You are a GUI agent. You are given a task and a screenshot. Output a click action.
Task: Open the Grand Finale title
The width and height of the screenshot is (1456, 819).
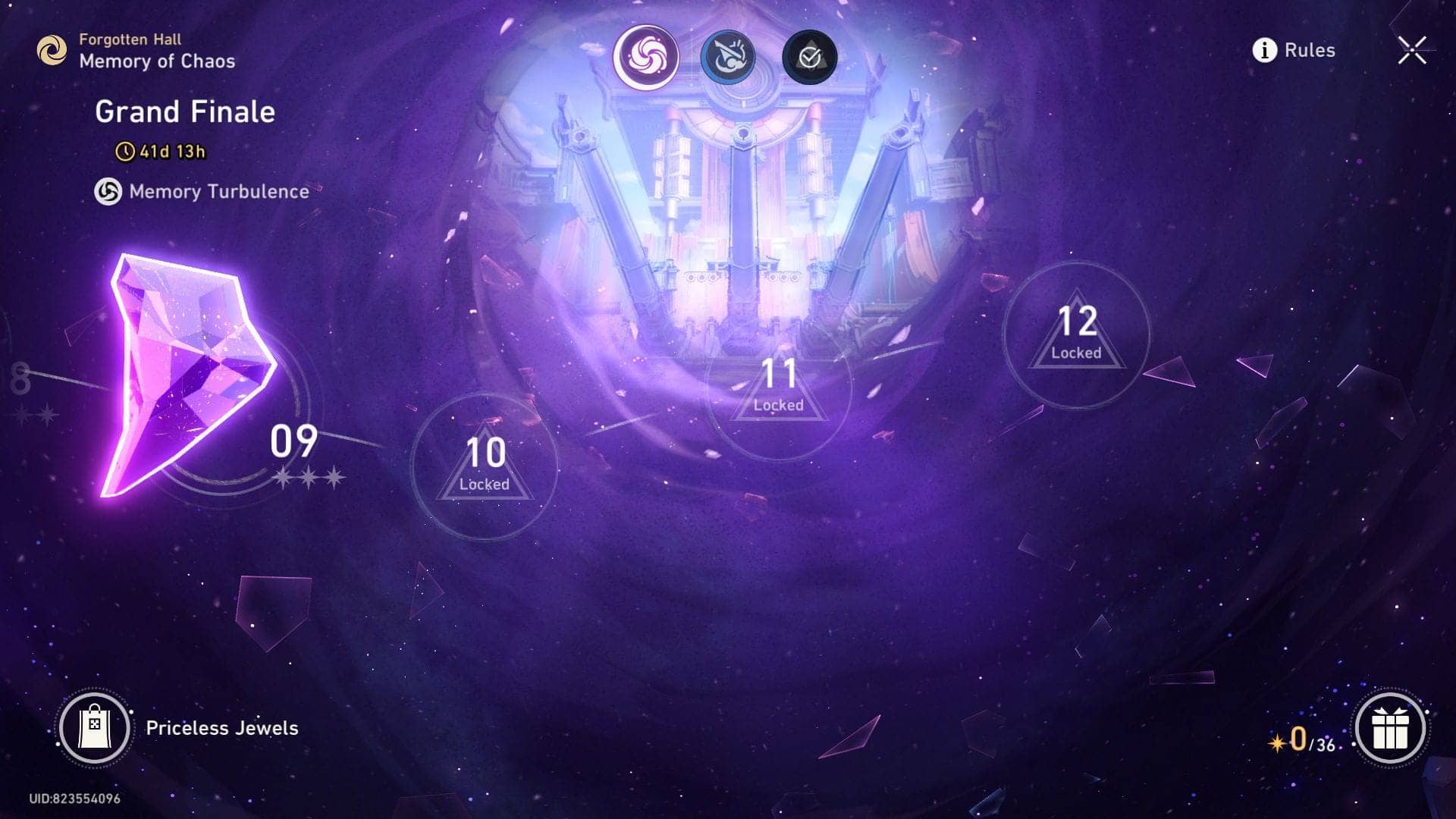coord(184,111)
